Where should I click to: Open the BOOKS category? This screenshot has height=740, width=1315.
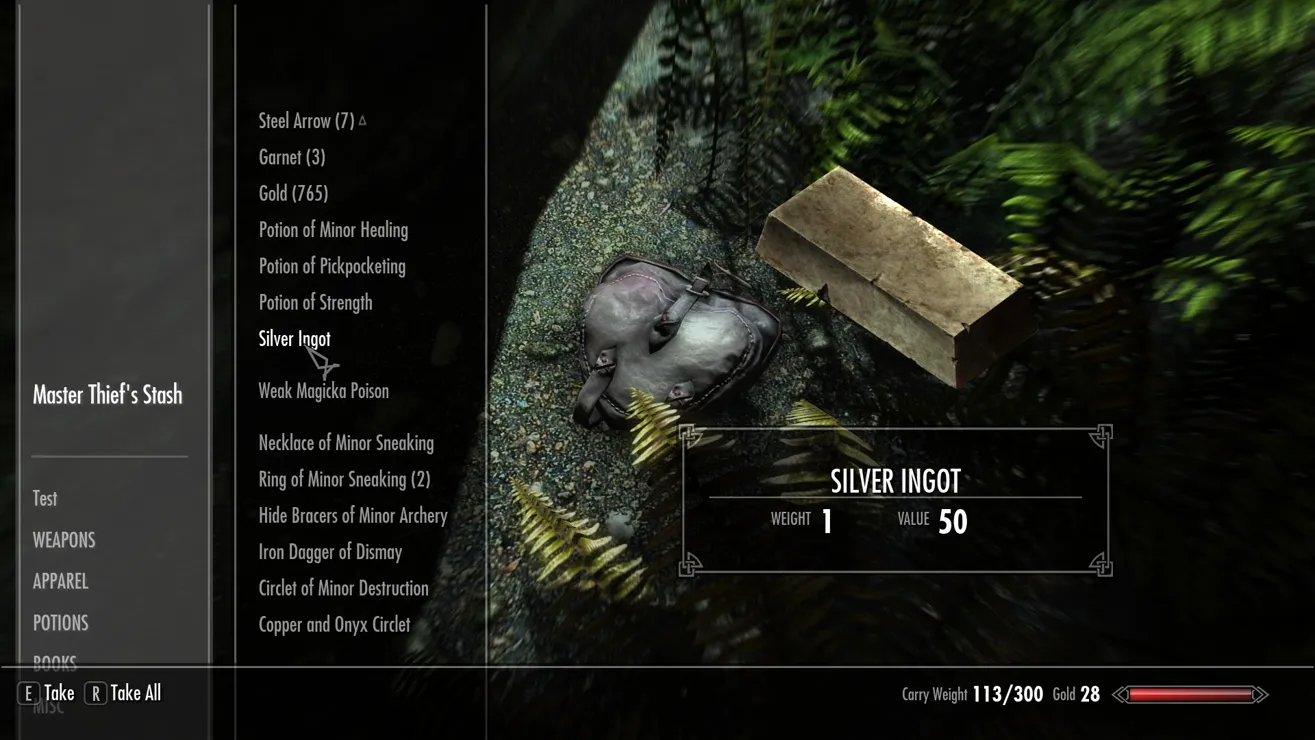[x=54, y=660]
